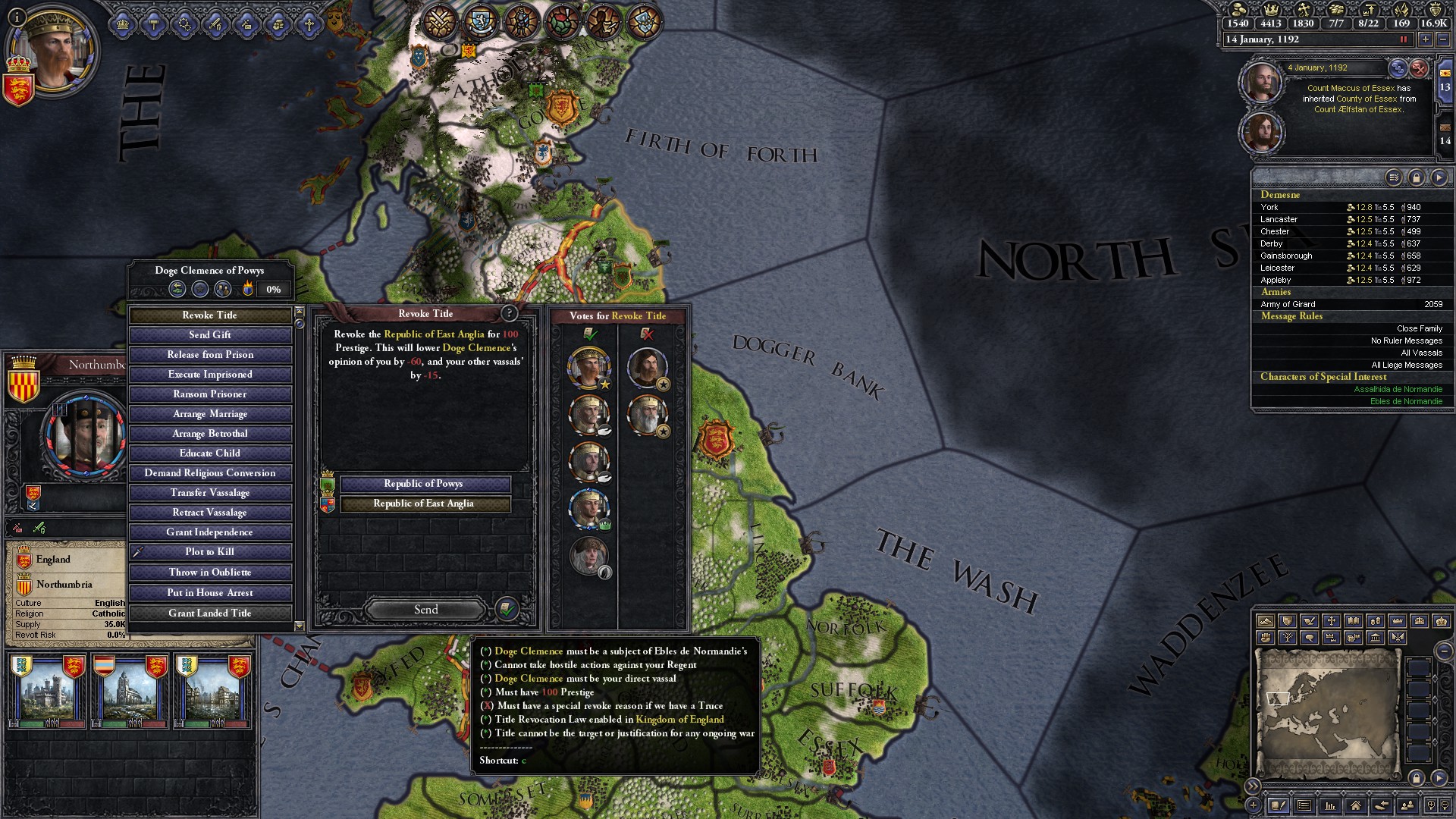Open Arrange Marriage option
The width and height of the screenshot is (1456, 819).
[x=210, y=414]
